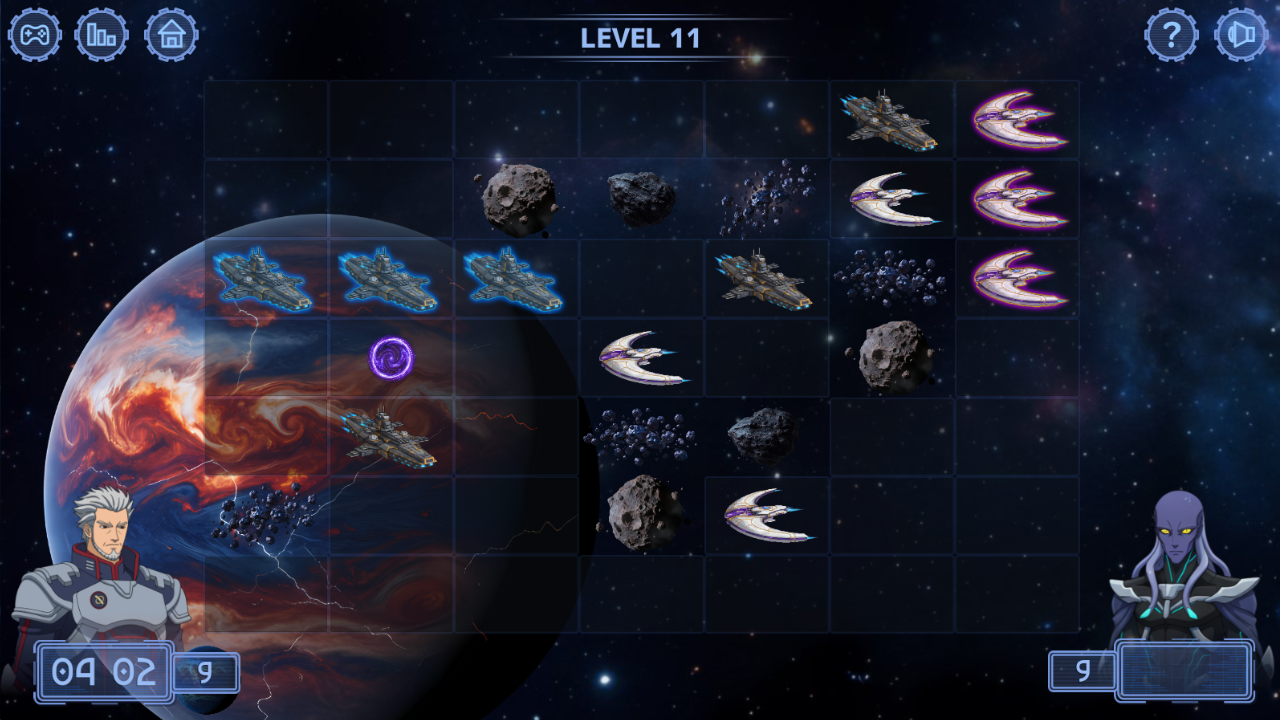The height and width of the screenshot is (720, 1280).
Task: Switch view using the LEVEL 11 header
Action: tap(641, 39)
